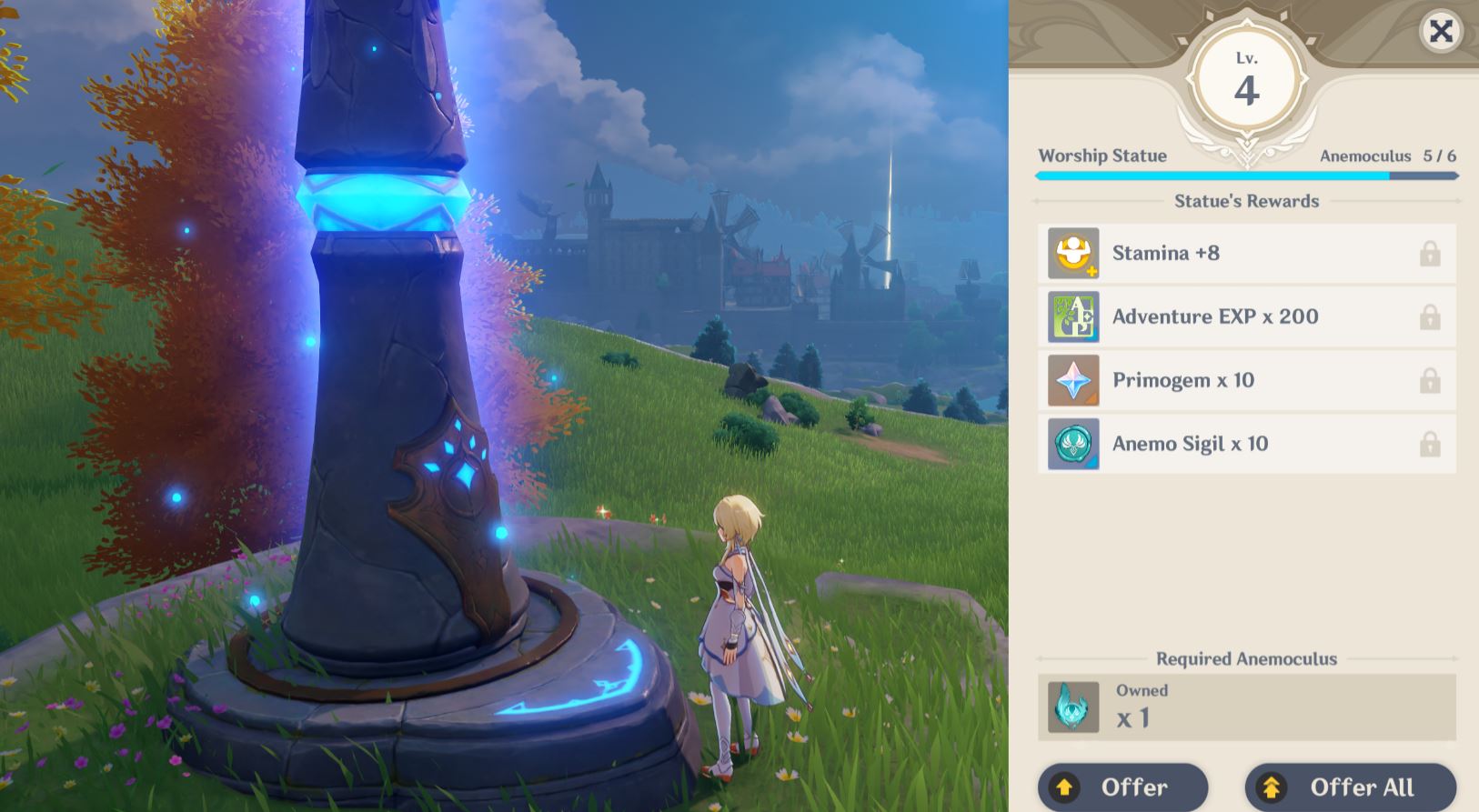1479x812 pixels.
Task: Click the owned Anemoculus item icon
Action: coord(1073,707)
